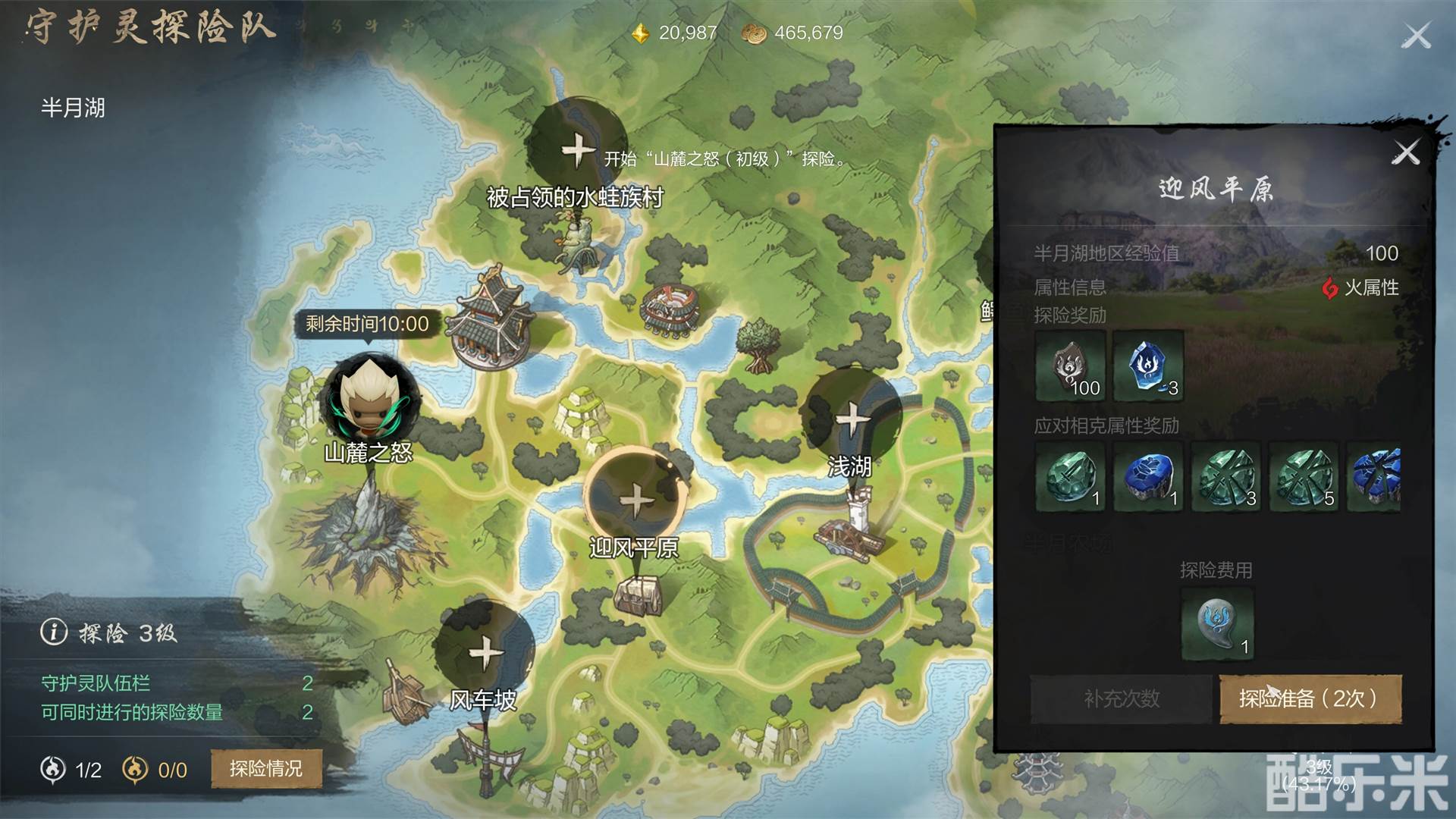The height and width of the screenshot is (819, 1456).
Task: Close the 迎风平原 detail panel
Action: tap(1405, 153)
